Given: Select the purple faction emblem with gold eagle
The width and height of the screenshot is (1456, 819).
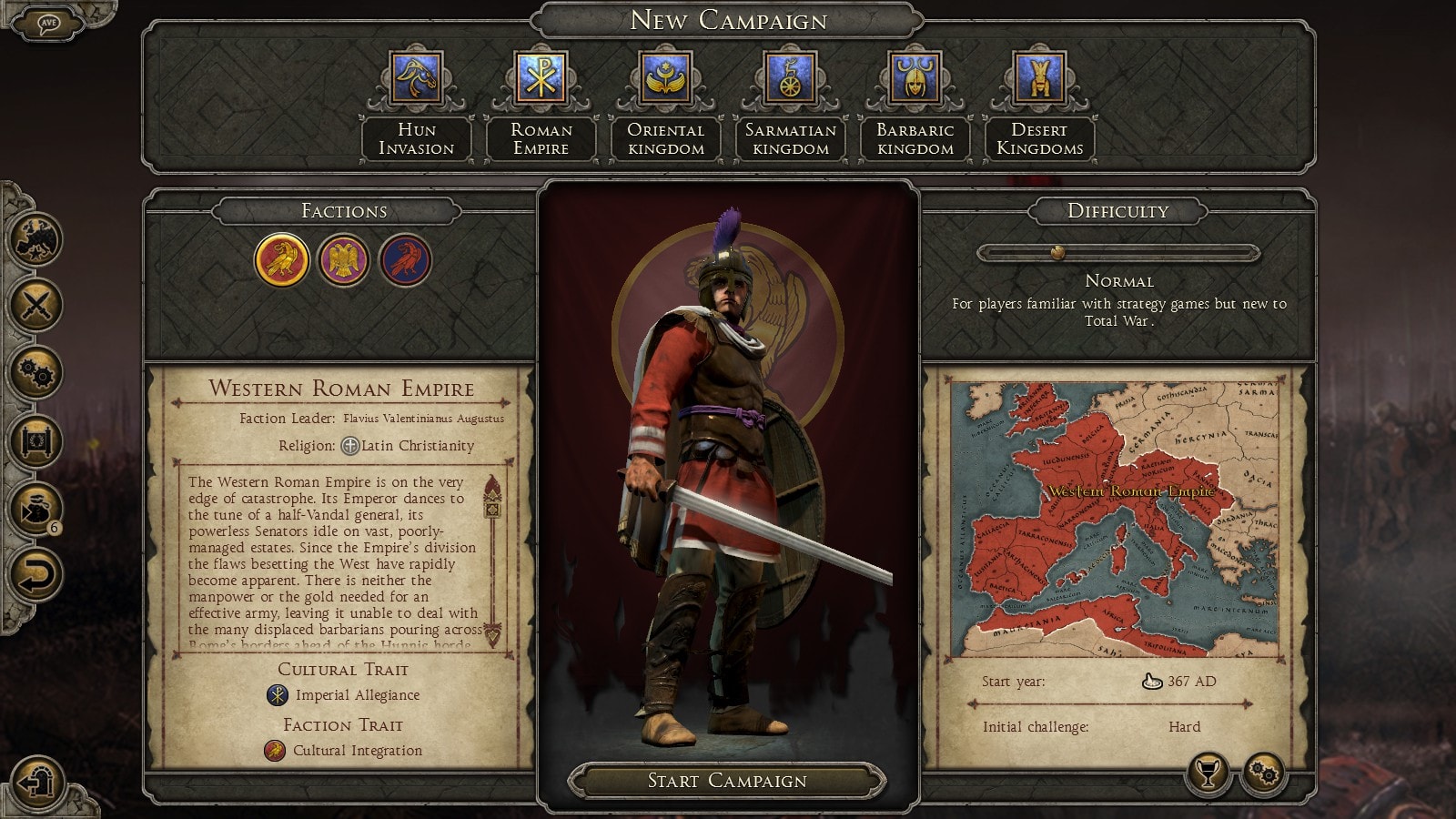Looking at the screenshot, I should pyautogui.click(x=343, y=260).
